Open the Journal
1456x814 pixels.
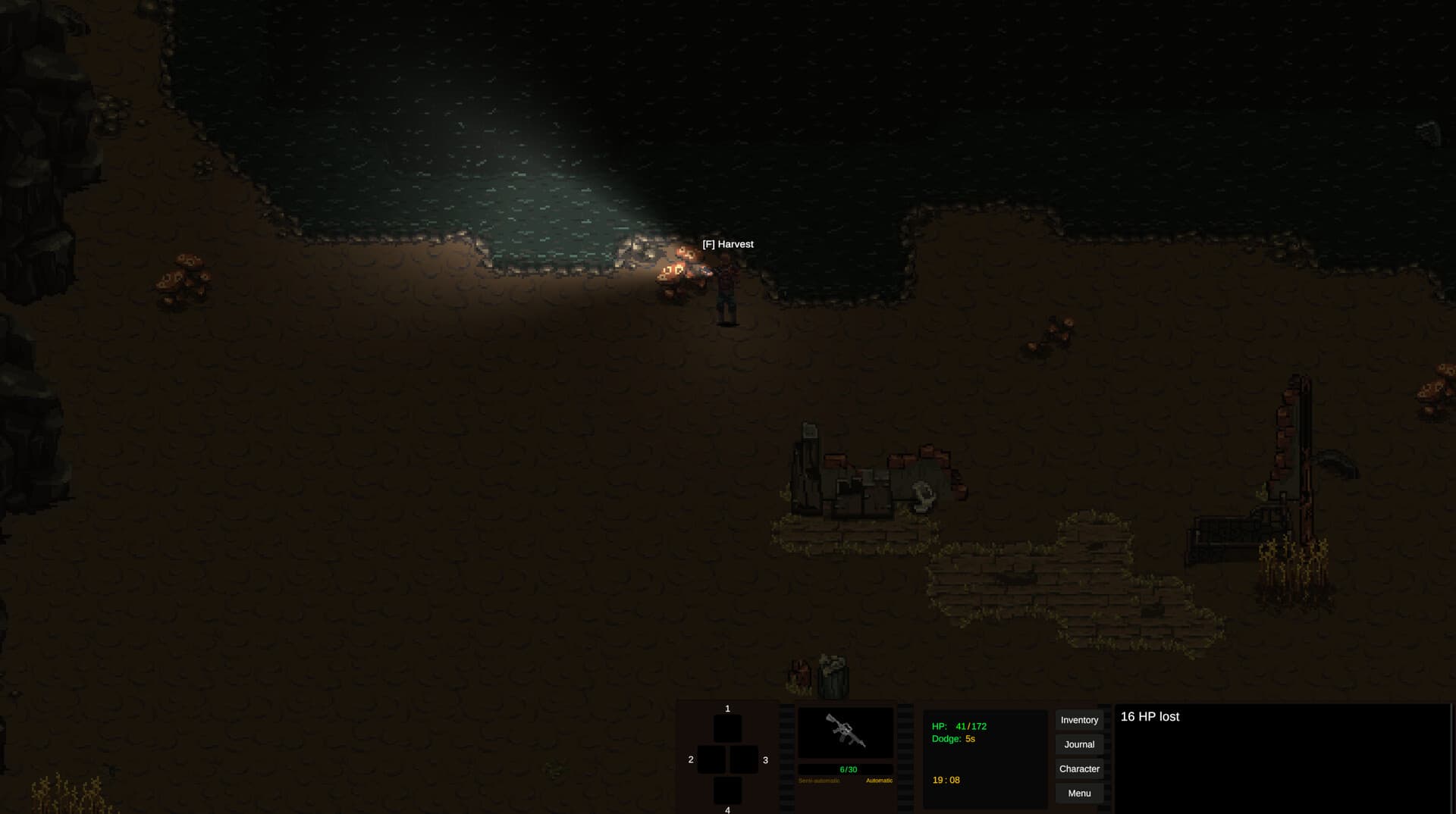point(1079,744)
